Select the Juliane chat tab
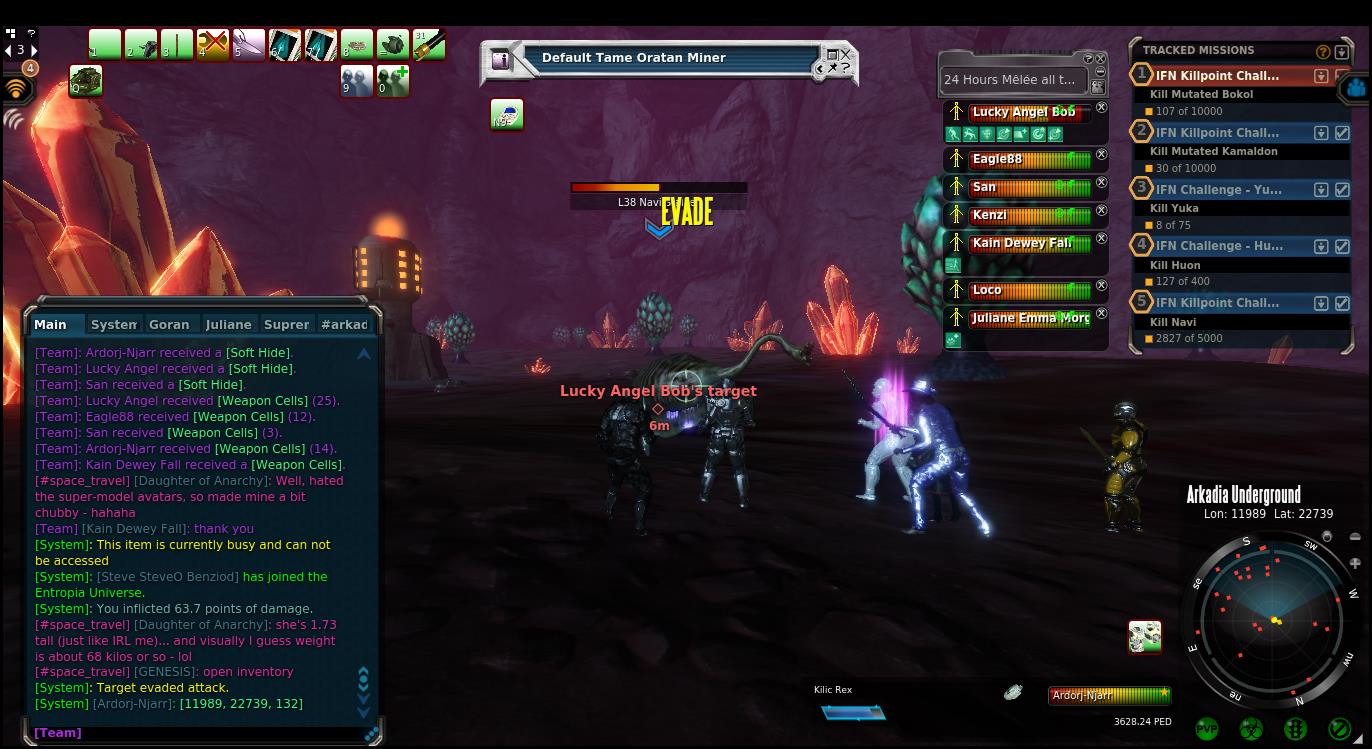Image resolution: width=1372 pixels, height=749 pixels. 228,324
